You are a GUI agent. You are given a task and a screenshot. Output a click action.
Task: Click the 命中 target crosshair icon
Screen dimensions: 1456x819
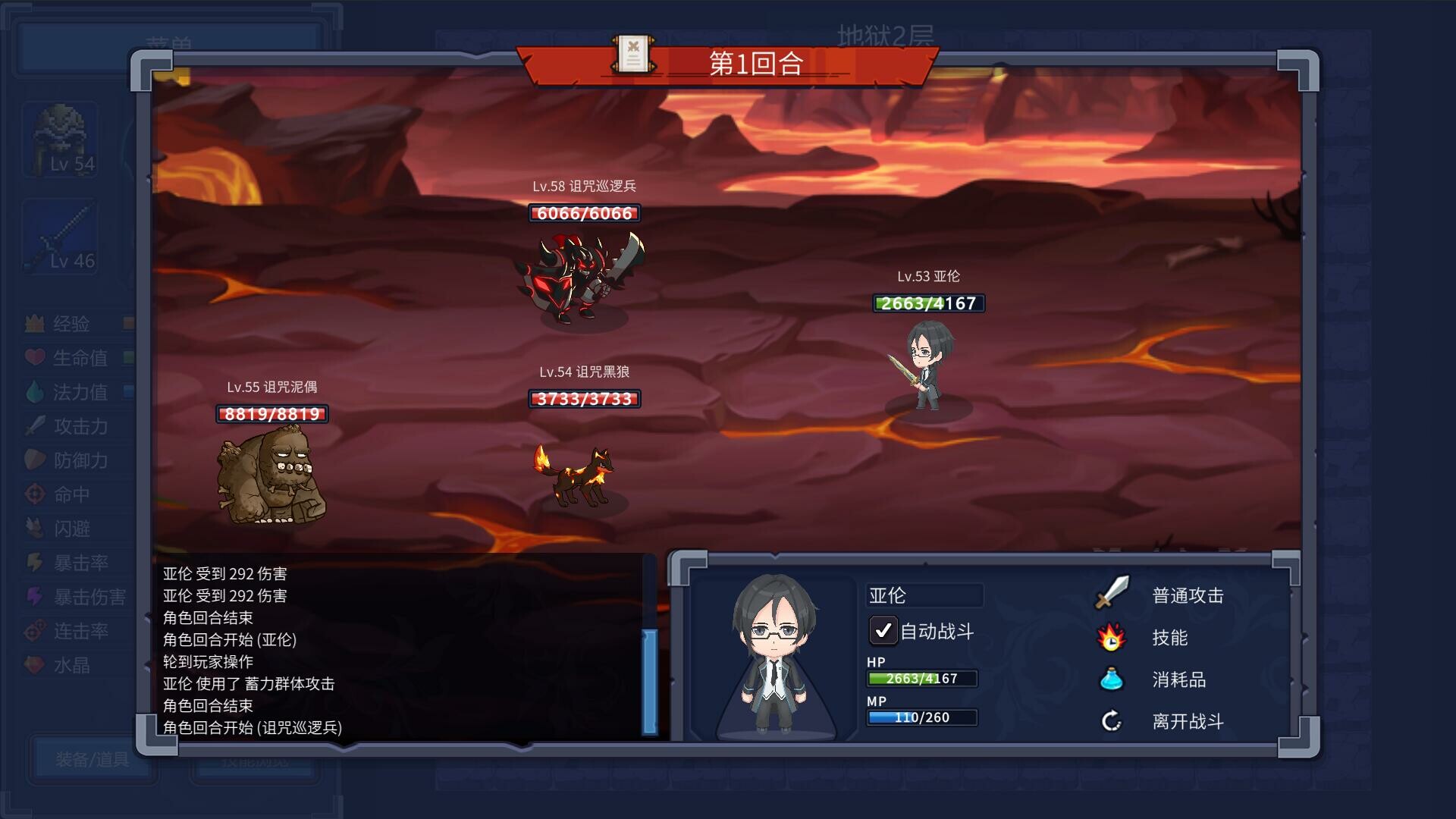tap(34, 494)
